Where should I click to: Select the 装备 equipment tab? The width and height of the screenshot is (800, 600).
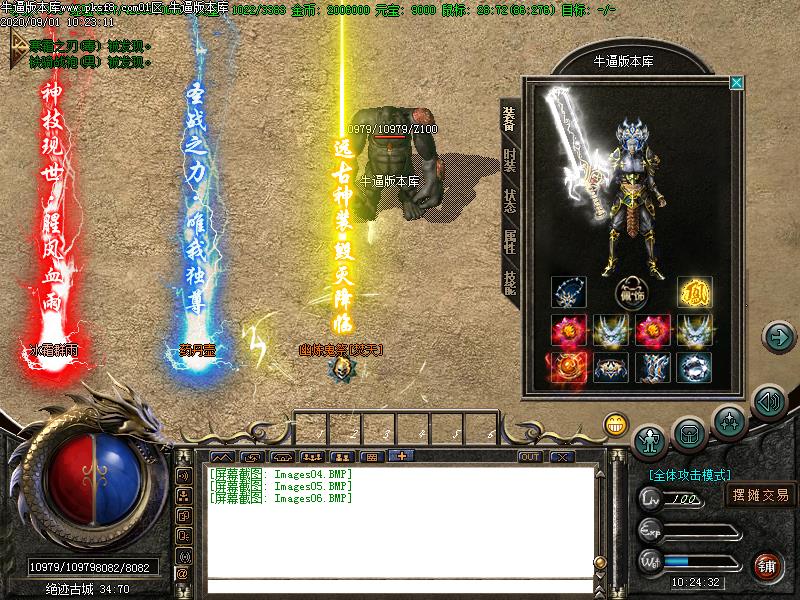510,118
